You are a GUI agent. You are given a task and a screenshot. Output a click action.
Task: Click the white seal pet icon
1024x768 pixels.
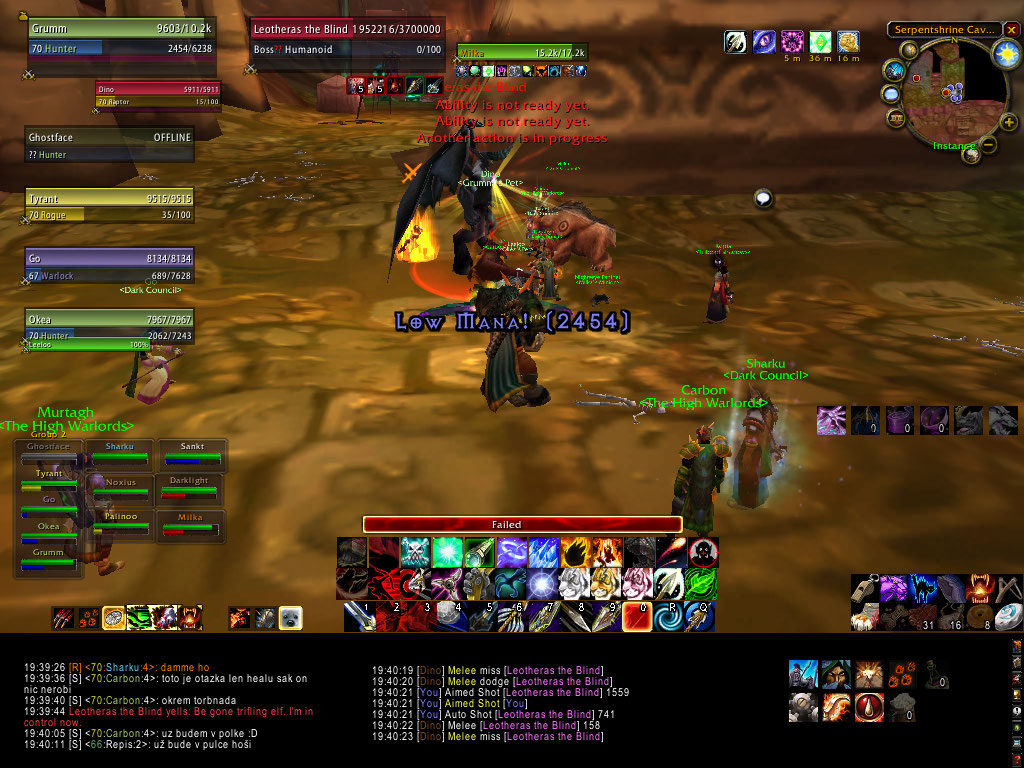point(291,618)
